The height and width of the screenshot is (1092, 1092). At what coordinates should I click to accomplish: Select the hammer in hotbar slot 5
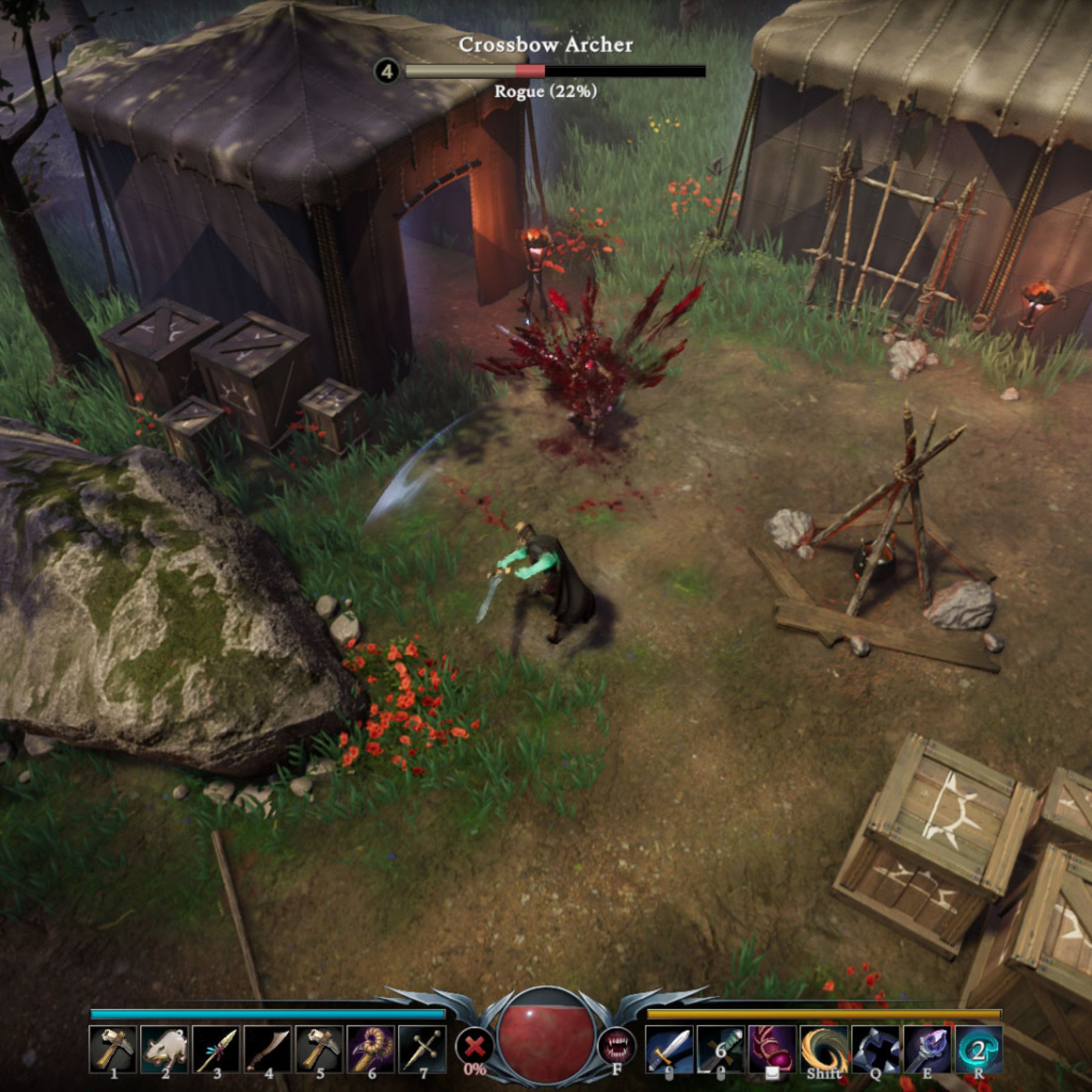319,1048
